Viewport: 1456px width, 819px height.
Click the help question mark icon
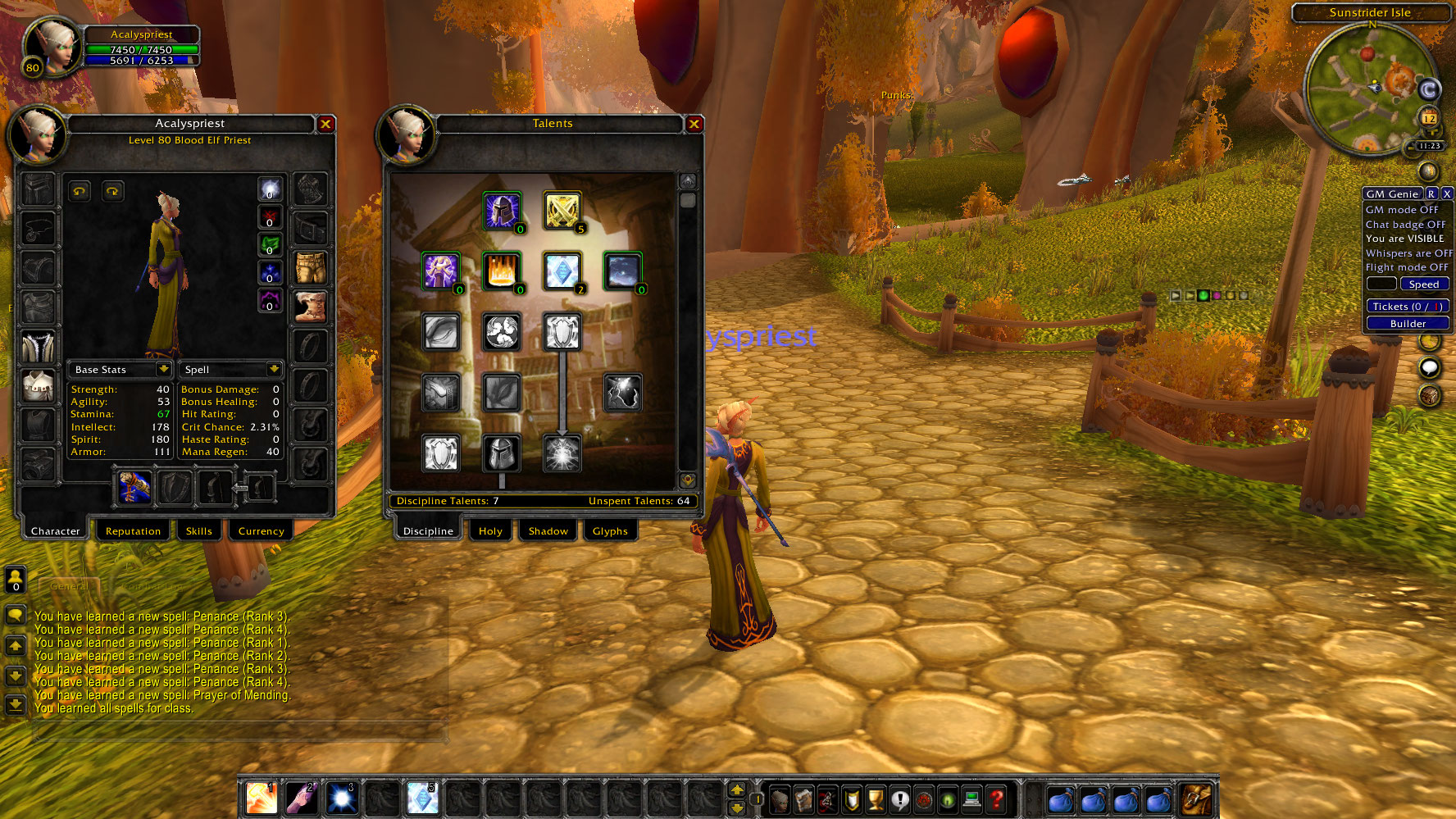pos(997,798)
